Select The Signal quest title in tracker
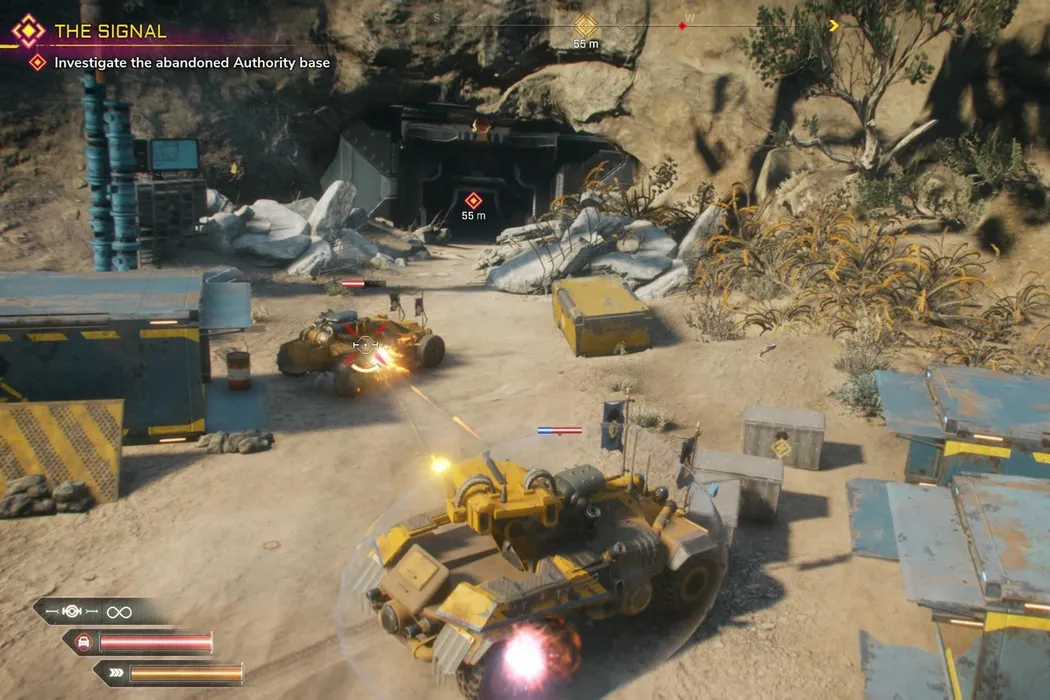Screen dimensions: 1050x700 coord(110,31)
